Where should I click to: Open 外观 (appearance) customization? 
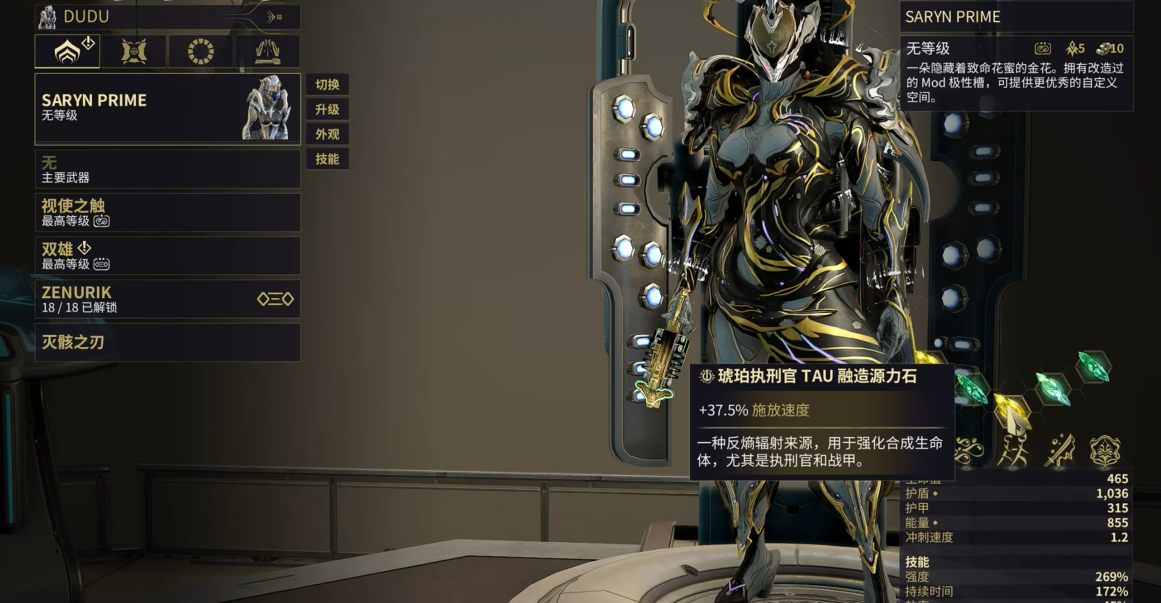[327, 134]
